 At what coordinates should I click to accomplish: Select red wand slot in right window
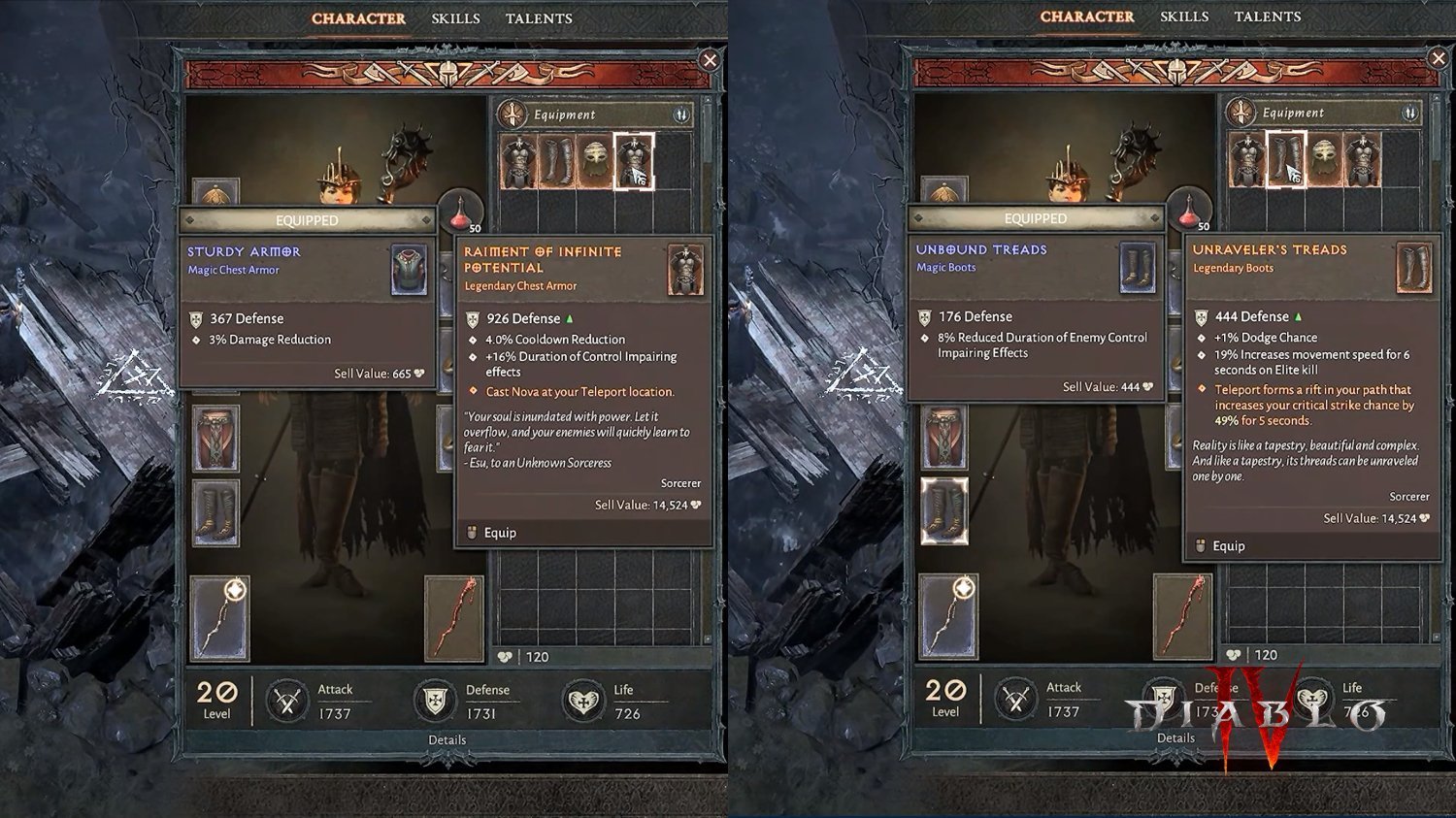(1182, 616)
